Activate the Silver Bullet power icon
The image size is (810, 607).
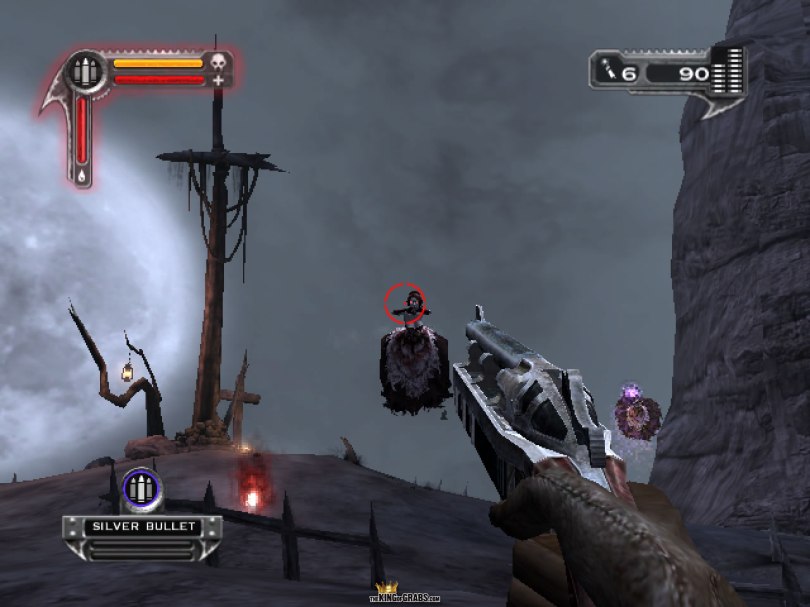141,490
